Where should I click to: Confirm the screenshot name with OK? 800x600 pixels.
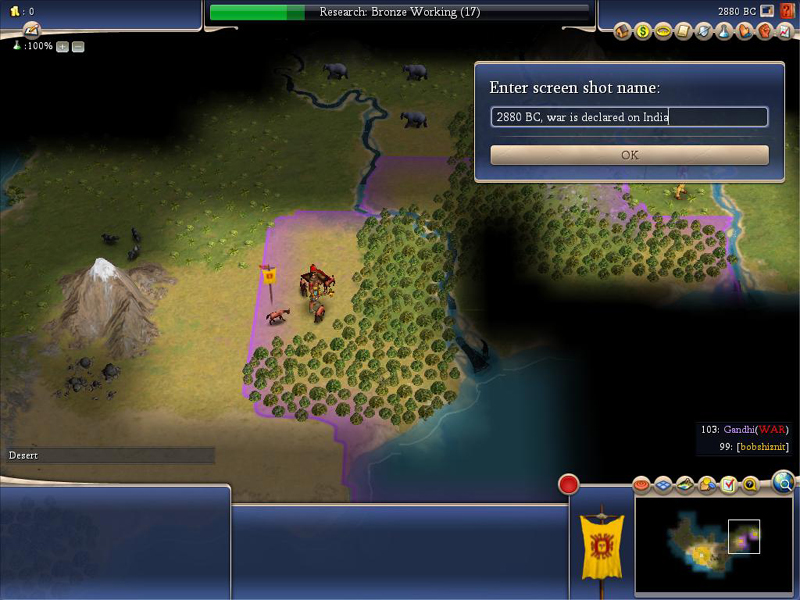[x=629, y=155]
